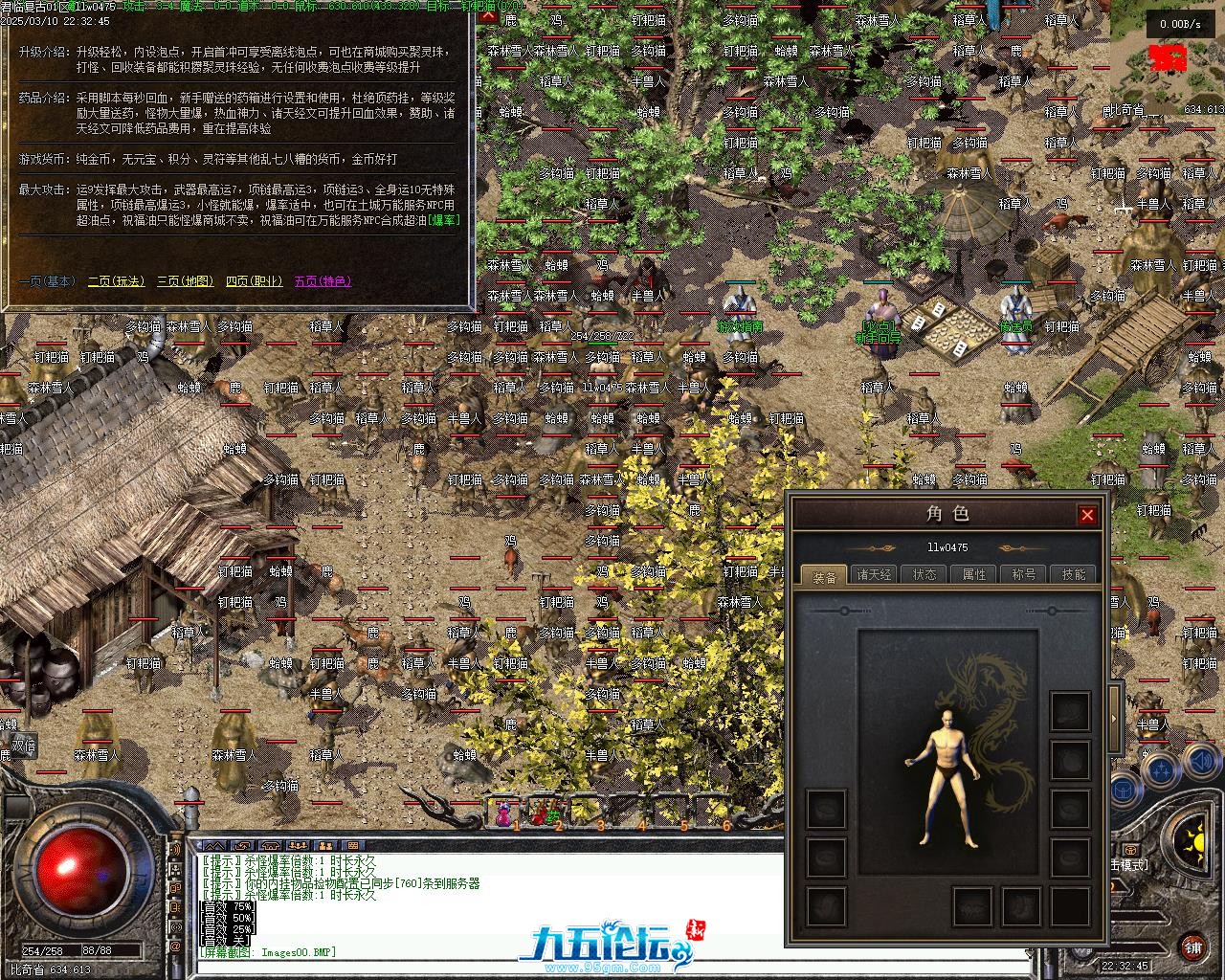View the 技能 skills tab
Screen dimensions: 1225x980
pos(1074,574)
